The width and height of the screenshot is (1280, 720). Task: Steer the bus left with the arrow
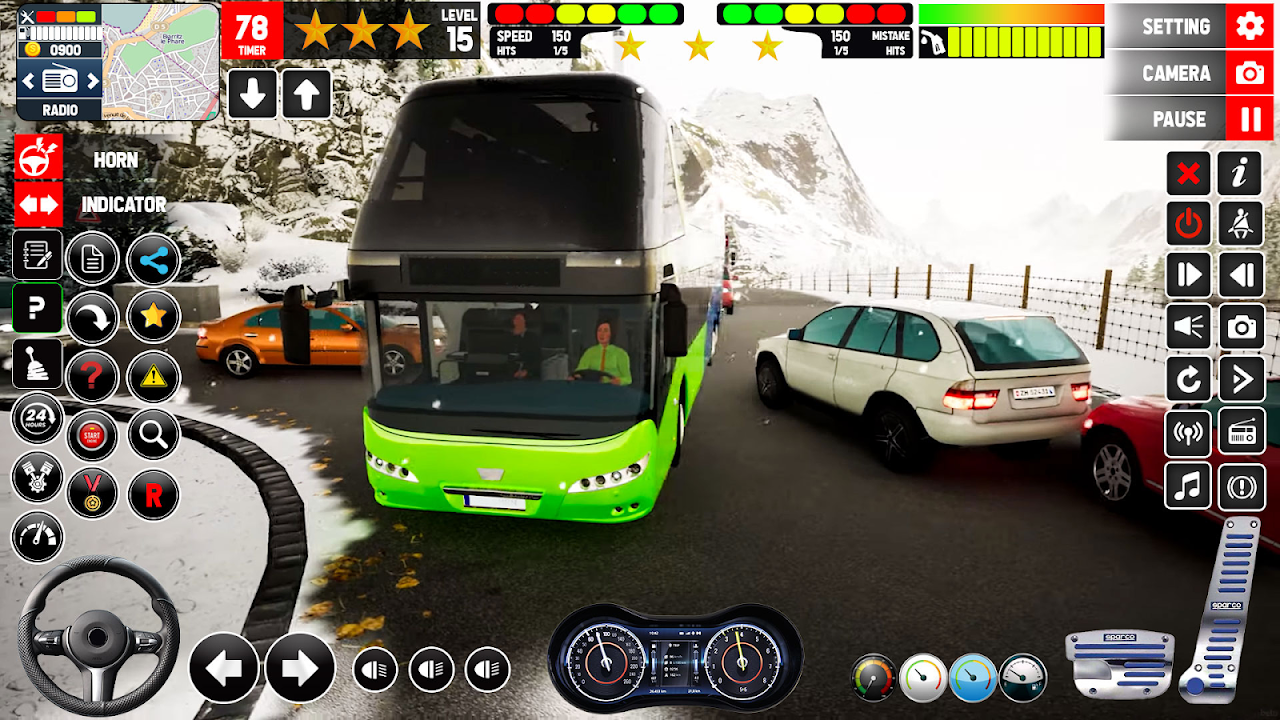[x=224, y=668]
